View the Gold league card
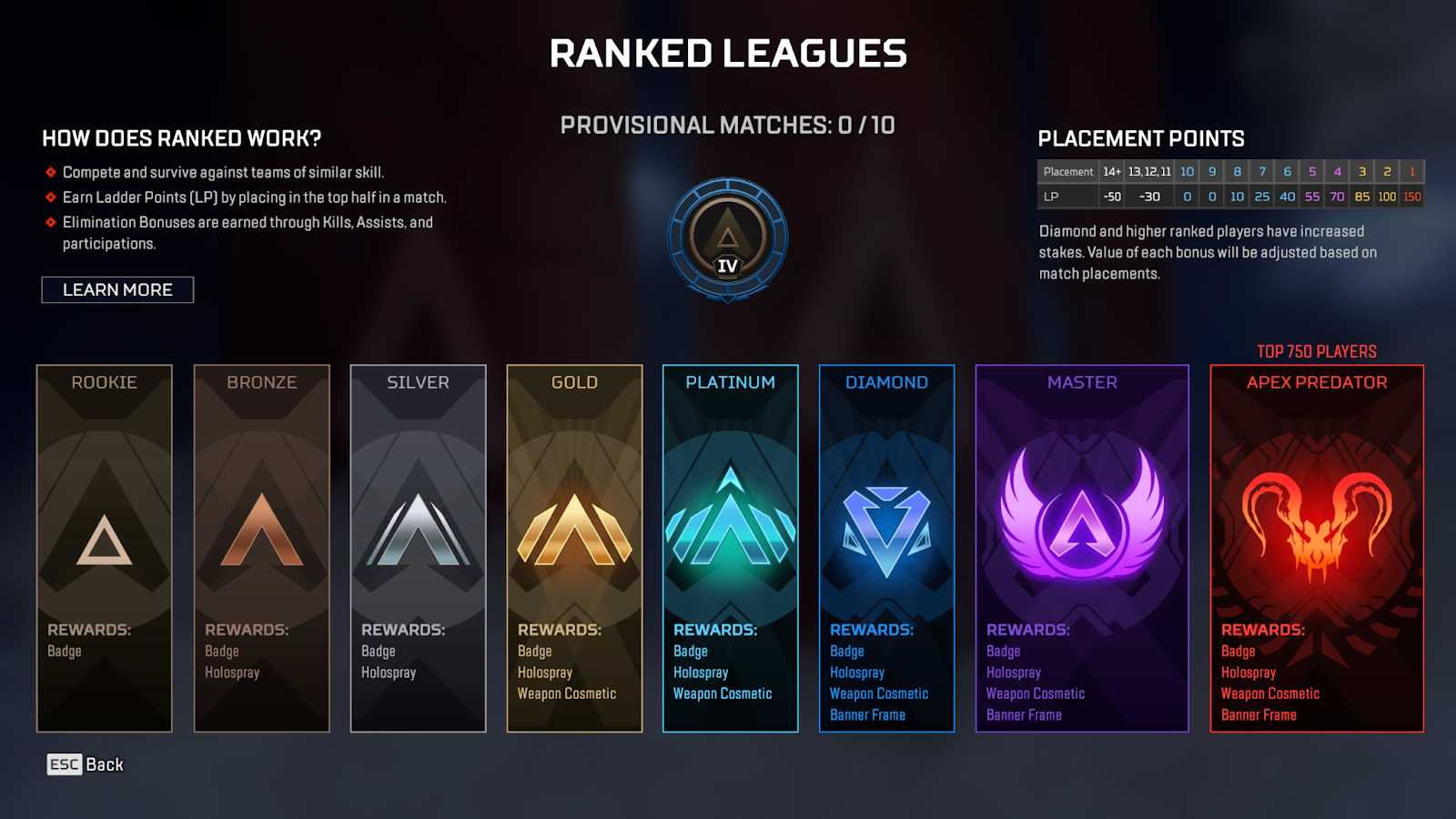 point(575,548)
